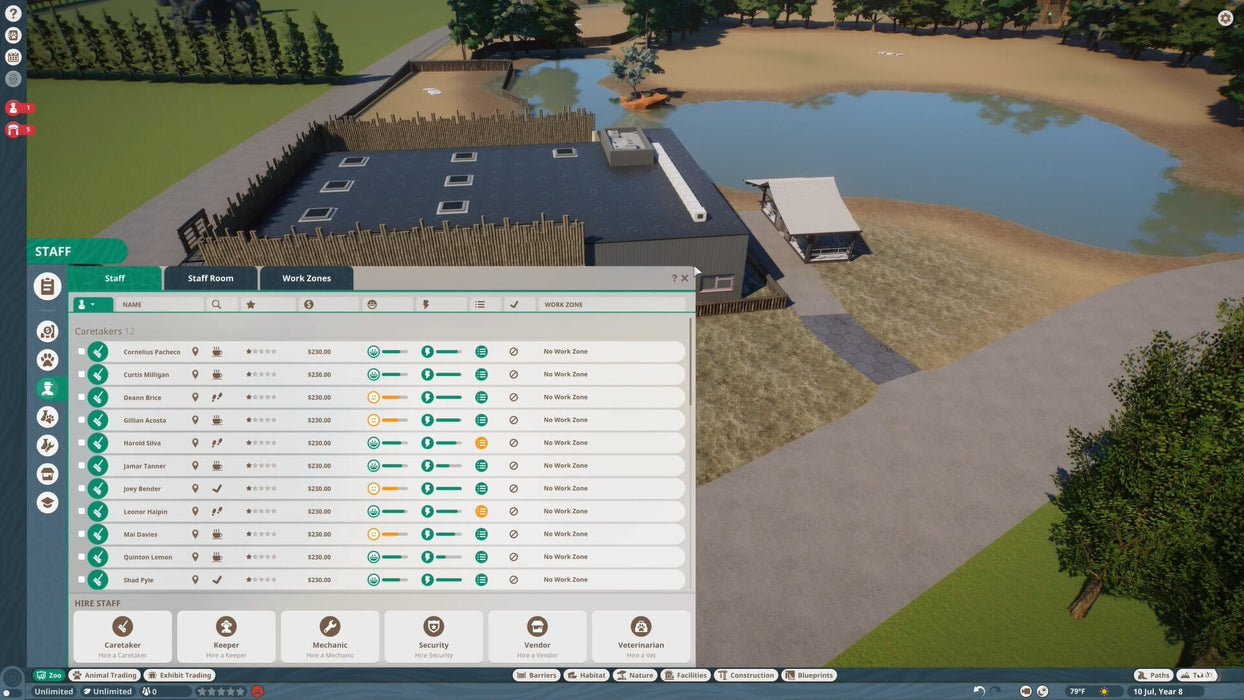Open Animal Trading

click(x=104, y=675)
